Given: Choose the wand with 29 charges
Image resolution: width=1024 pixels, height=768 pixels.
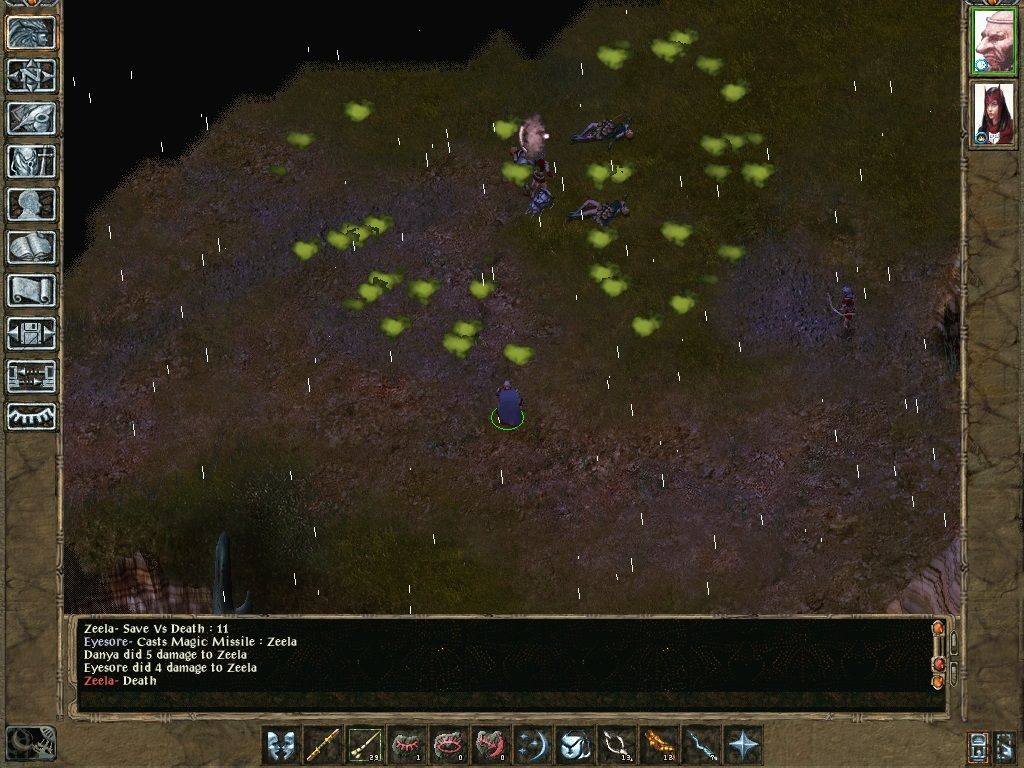Looking at the screenshot, I should 365,745.
